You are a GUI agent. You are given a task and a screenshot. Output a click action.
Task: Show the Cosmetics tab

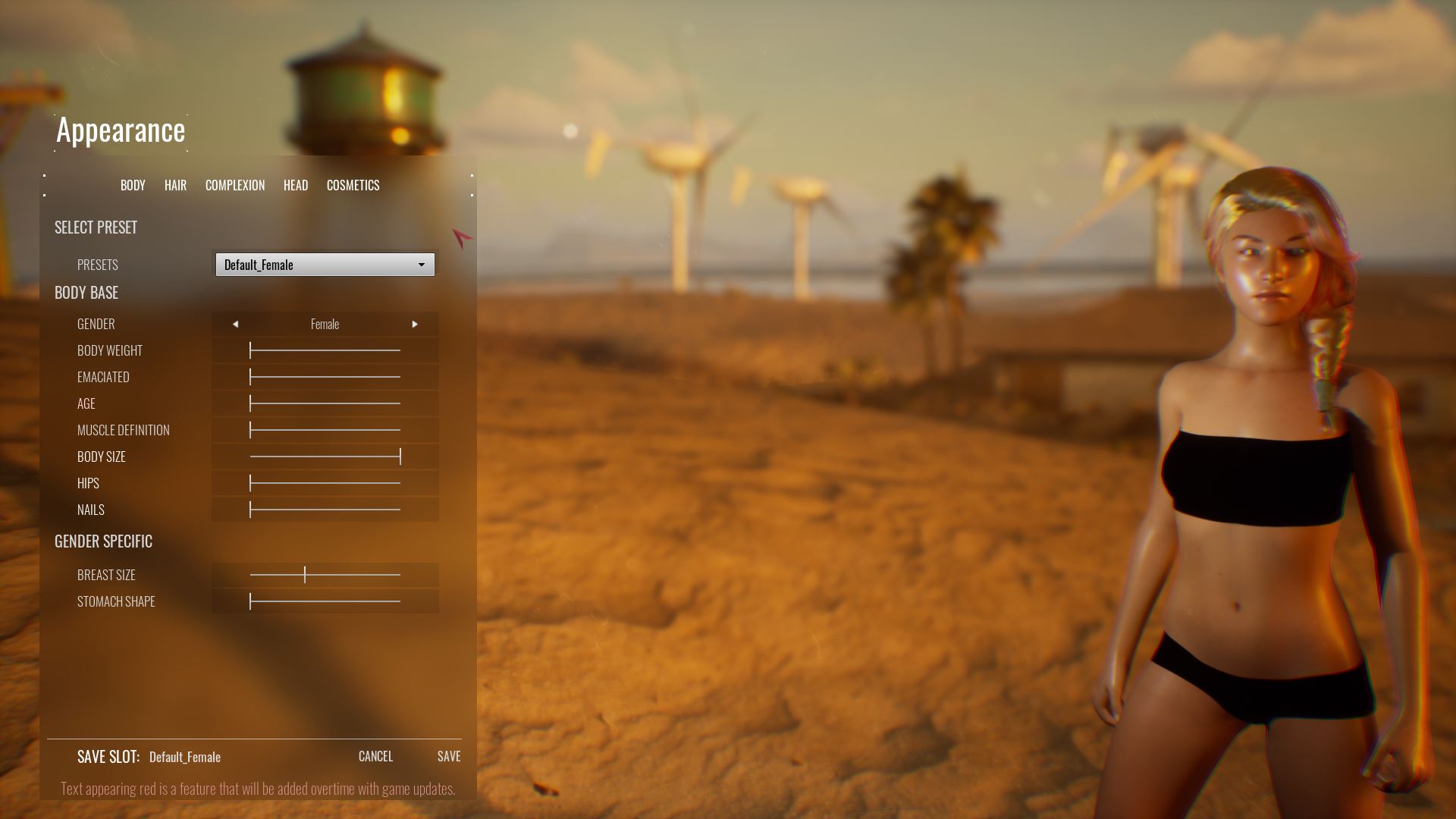pyautogui.click(x=353, y=185)
